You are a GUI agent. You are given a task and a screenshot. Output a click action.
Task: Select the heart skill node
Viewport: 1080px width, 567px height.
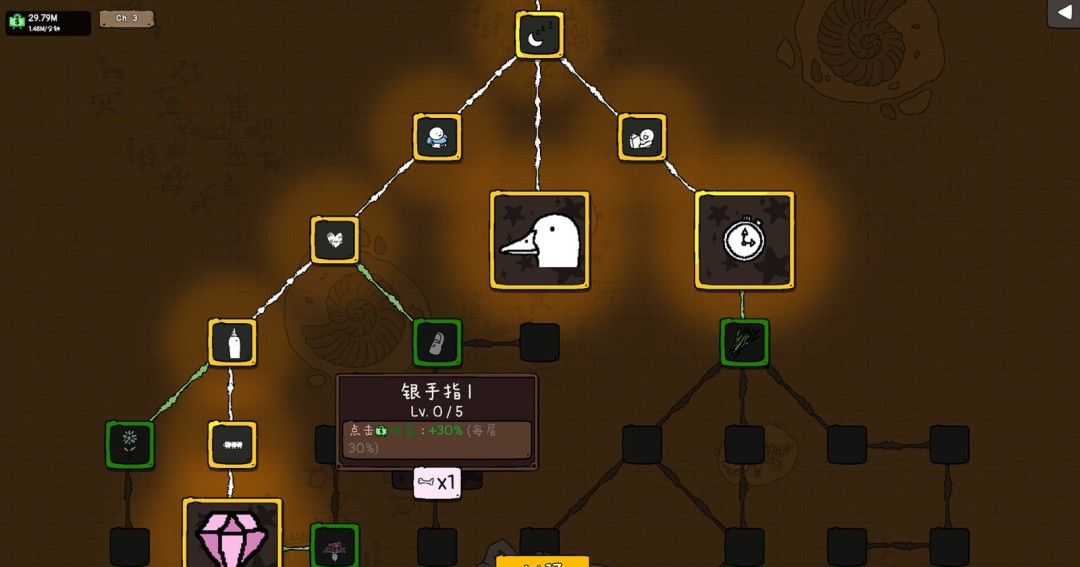(335, 240)
